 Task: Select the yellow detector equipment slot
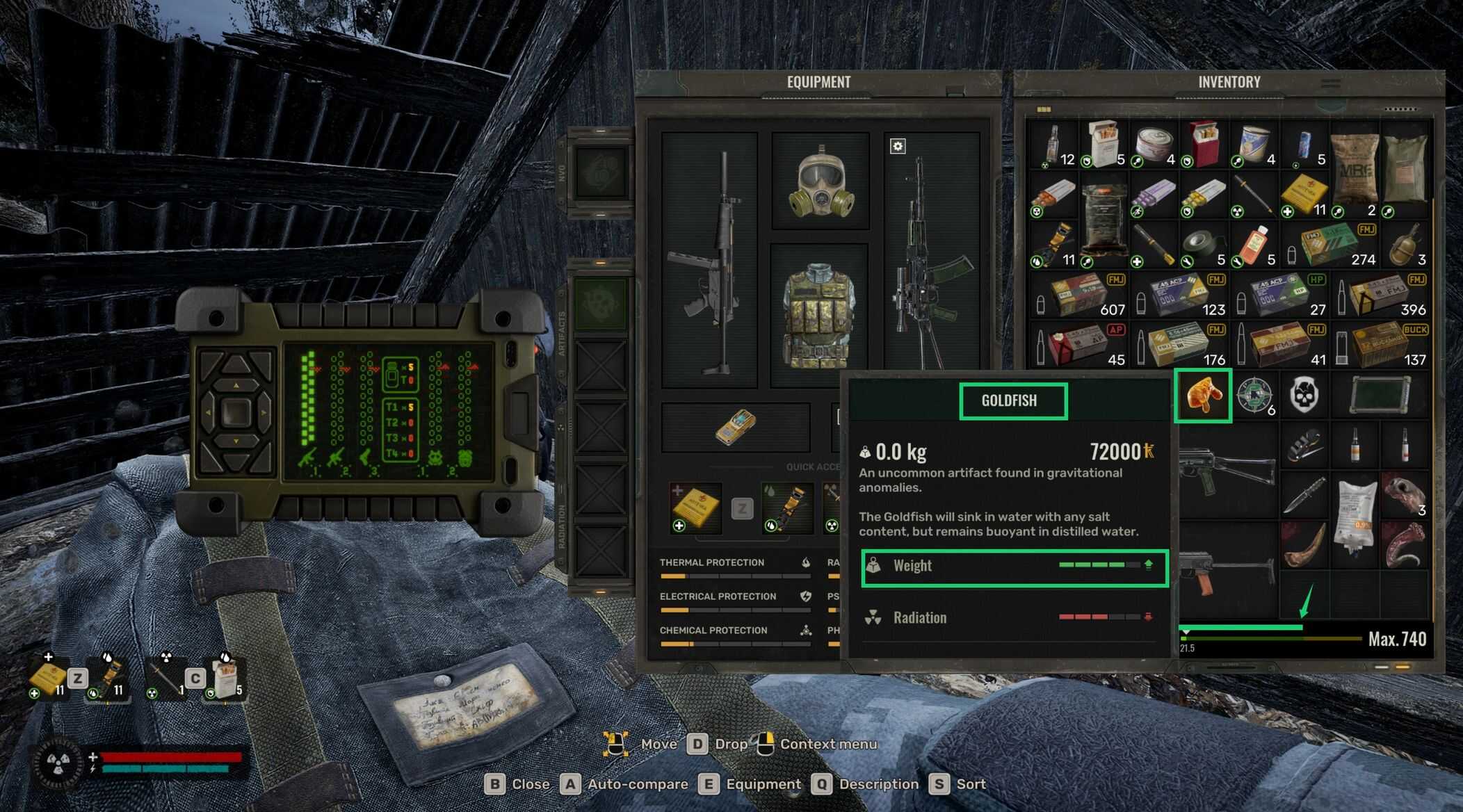[x=735, y=427]
